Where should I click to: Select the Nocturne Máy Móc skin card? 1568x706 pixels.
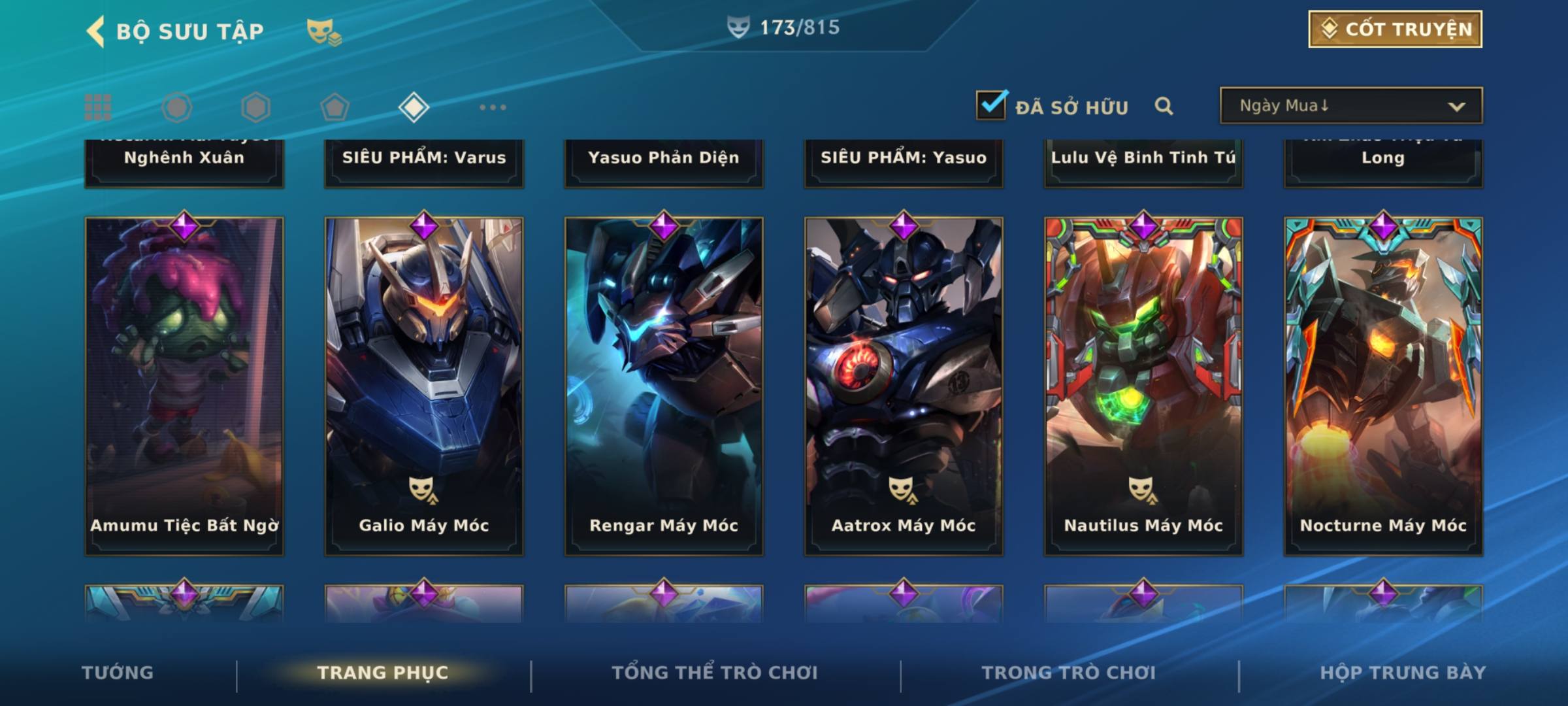tap(1383, 386)
